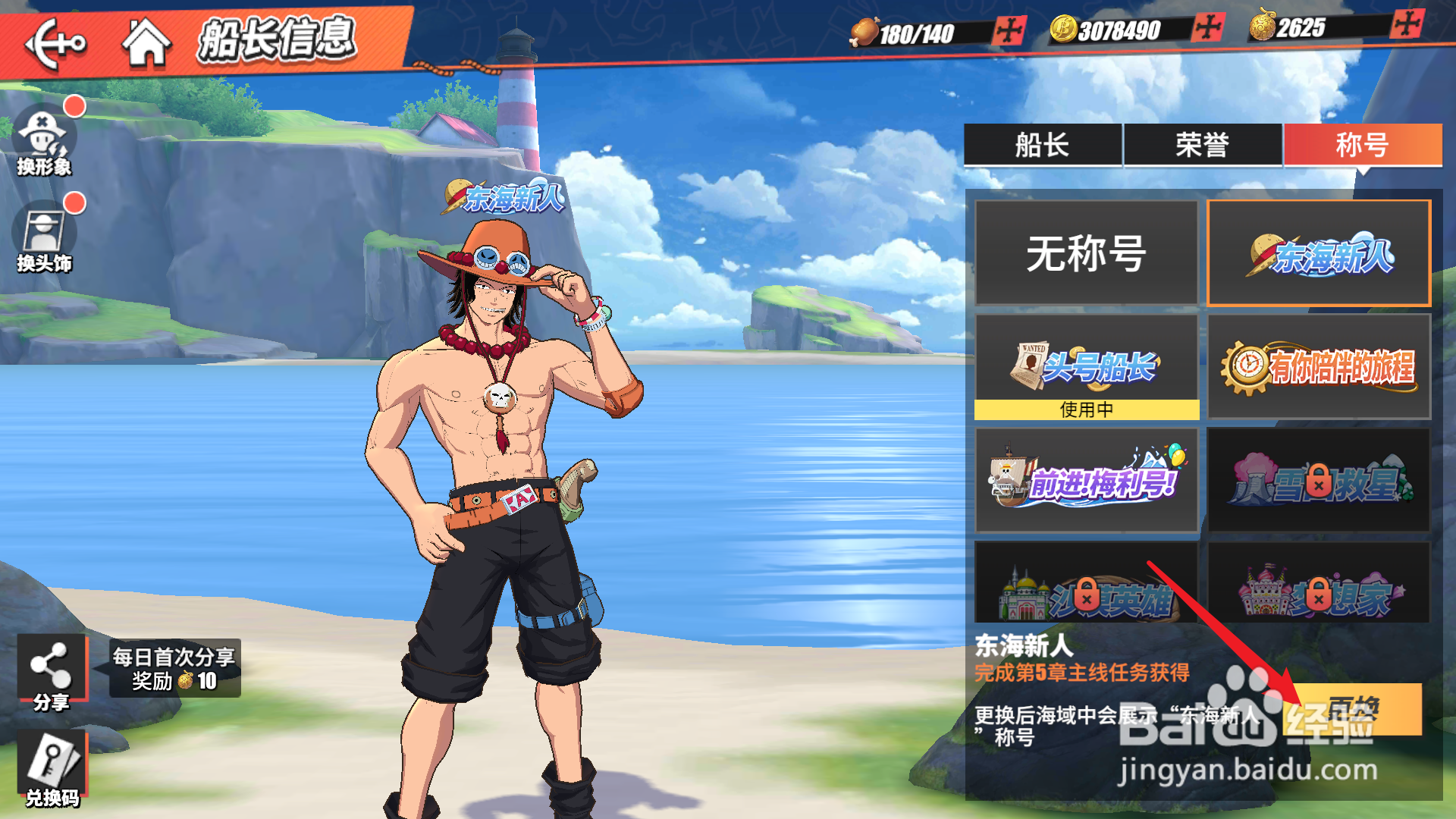Confirm the title change with 更换
This screenshot has width=1456, height=819.
click(x=1354, y=710)
